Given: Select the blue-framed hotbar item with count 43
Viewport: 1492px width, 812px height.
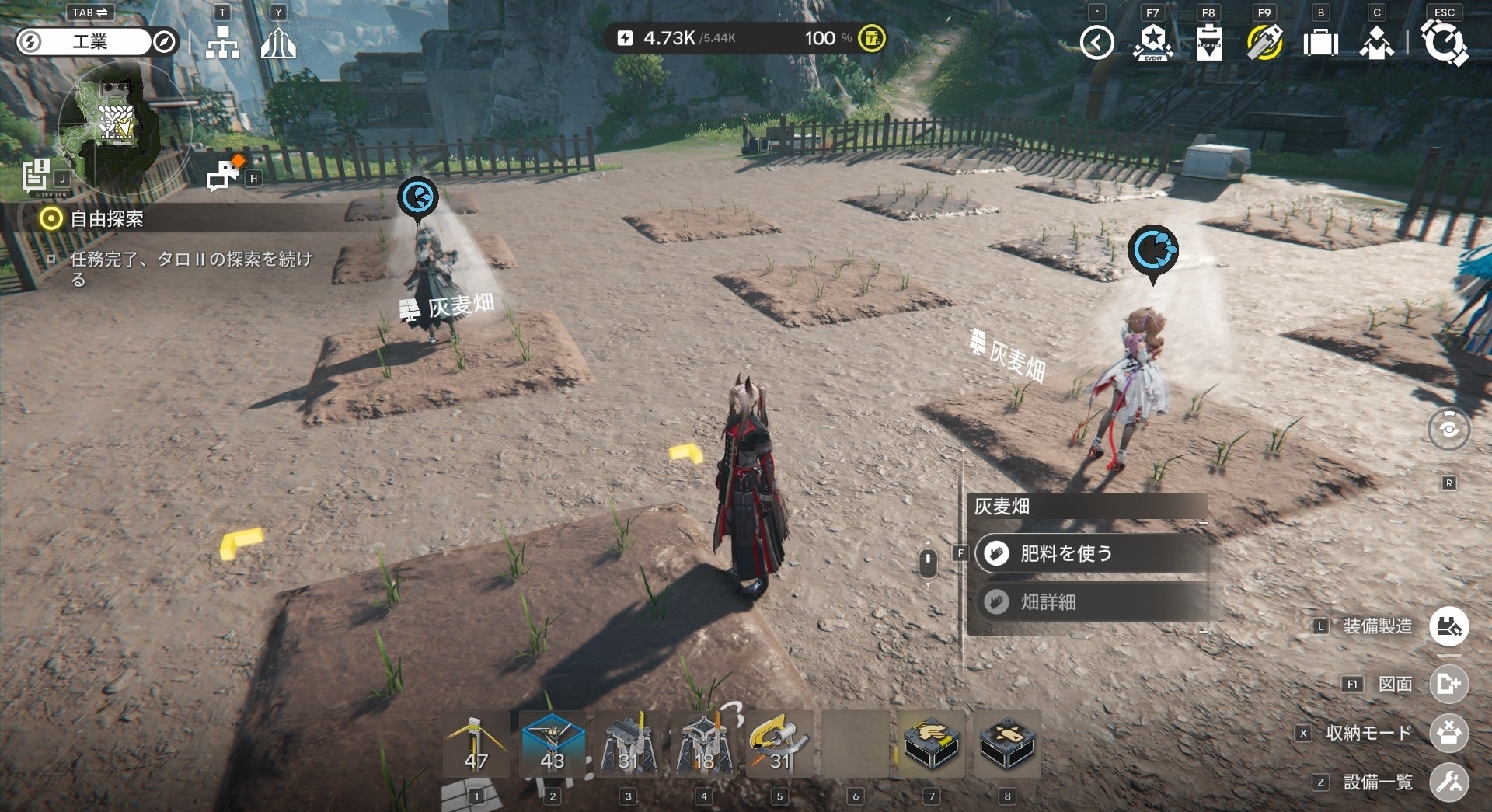Looking at the screenshot, I should pos(552,744).
